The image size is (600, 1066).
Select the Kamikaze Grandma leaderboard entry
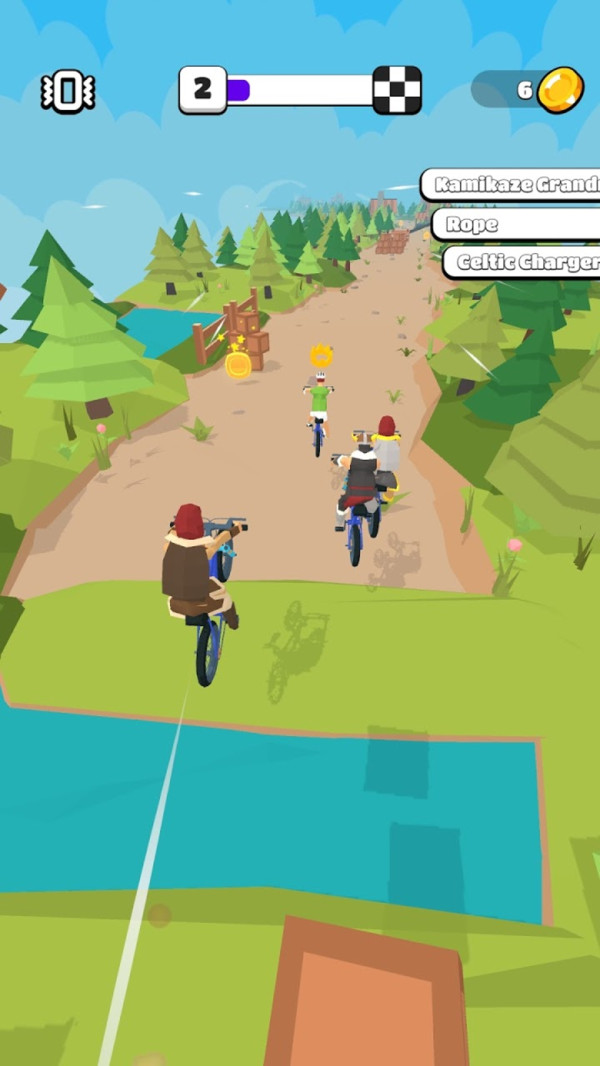pos(512,185)
